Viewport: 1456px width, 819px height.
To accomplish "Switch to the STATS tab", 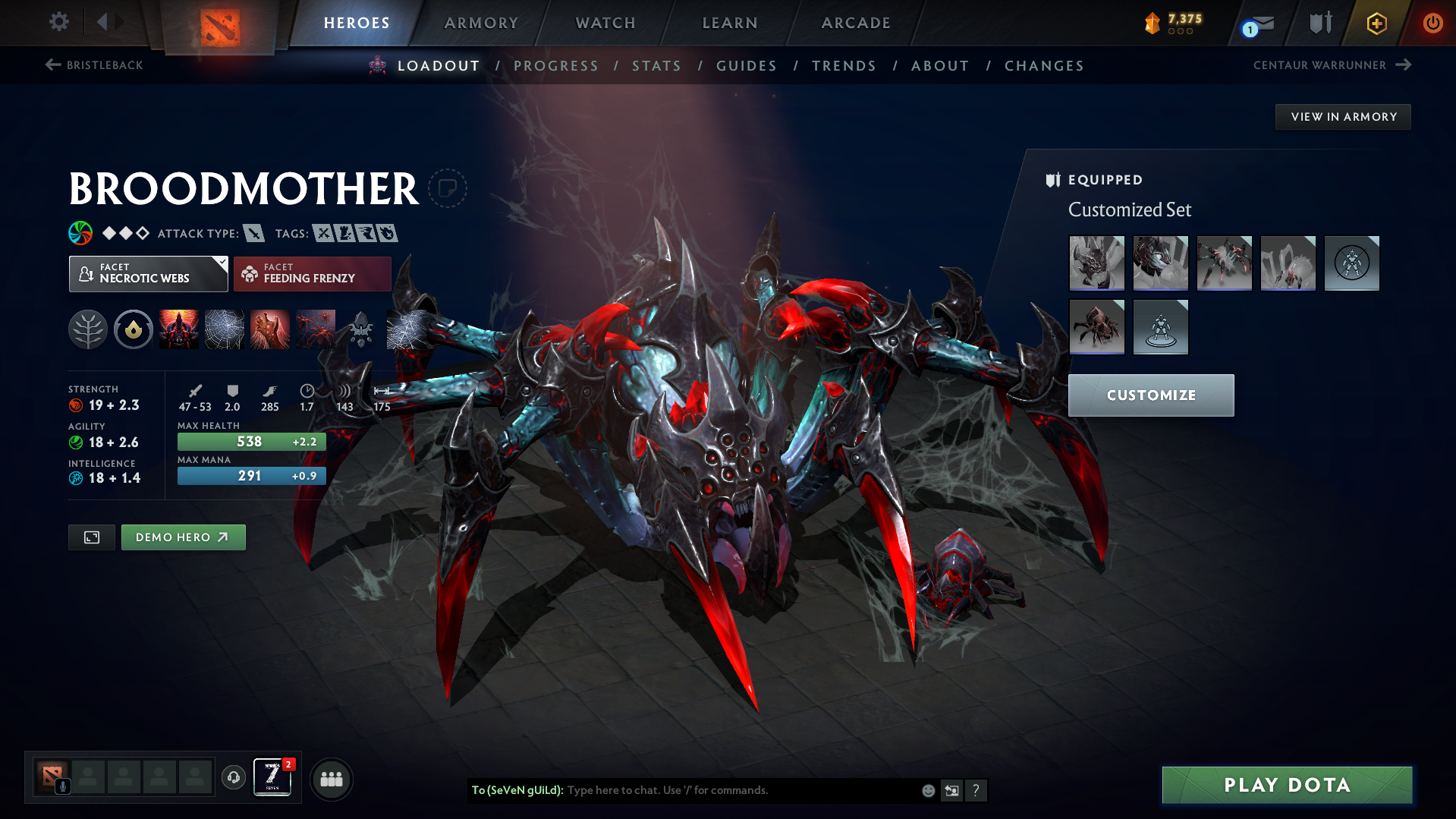I will (656, 65).
